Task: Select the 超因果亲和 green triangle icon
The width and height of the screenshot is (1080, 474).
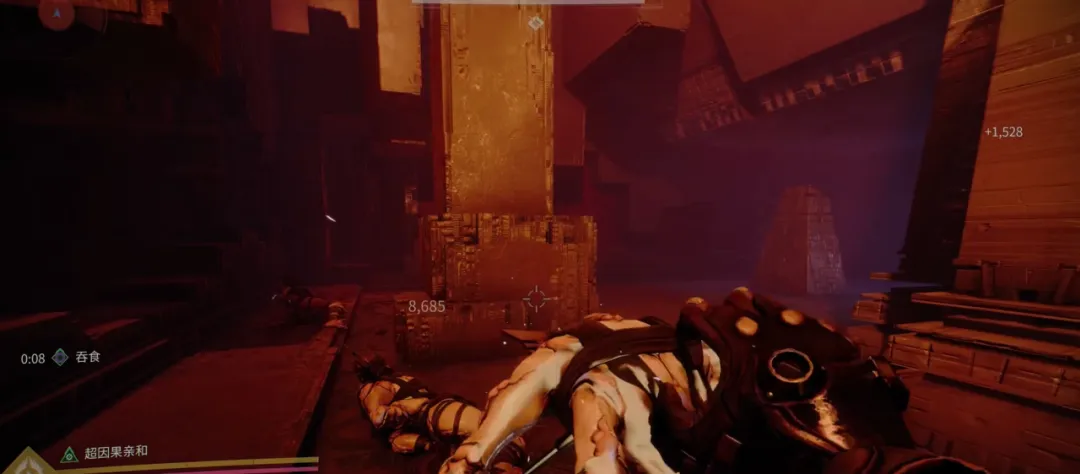Action: tap(68, 454)
